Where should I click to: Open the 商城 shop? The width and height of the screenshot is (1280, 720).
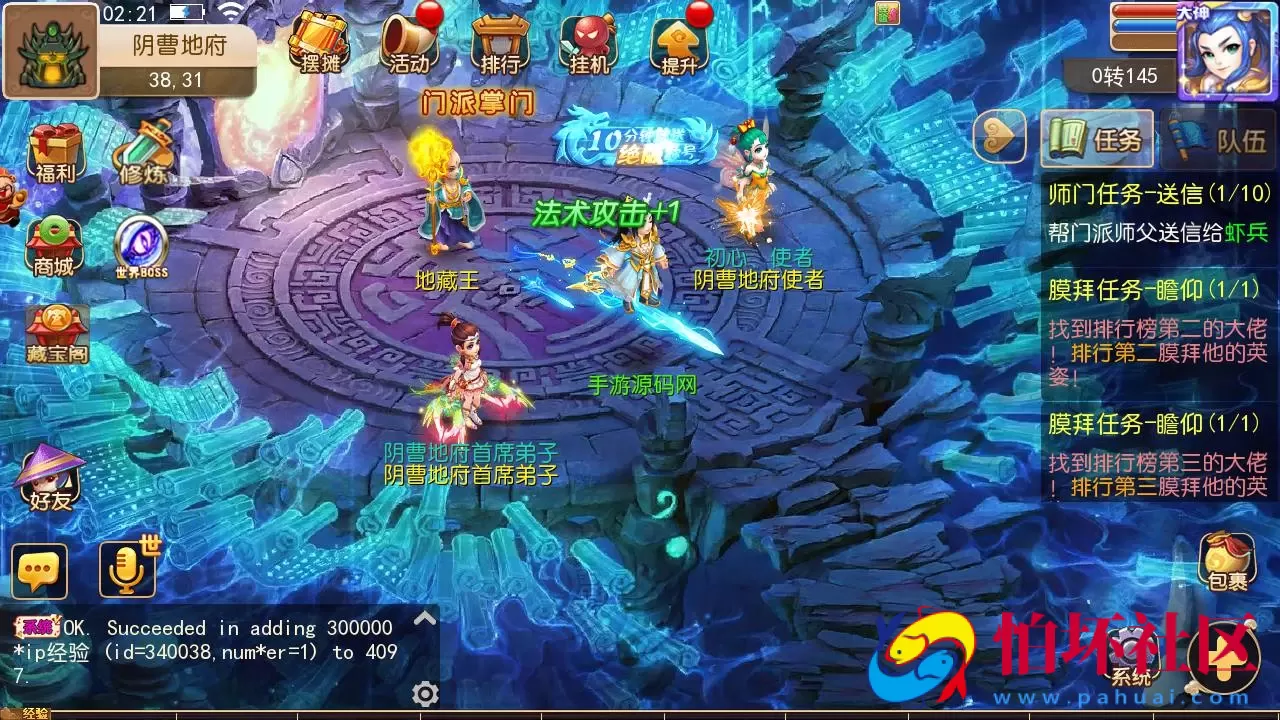point(53,238)
